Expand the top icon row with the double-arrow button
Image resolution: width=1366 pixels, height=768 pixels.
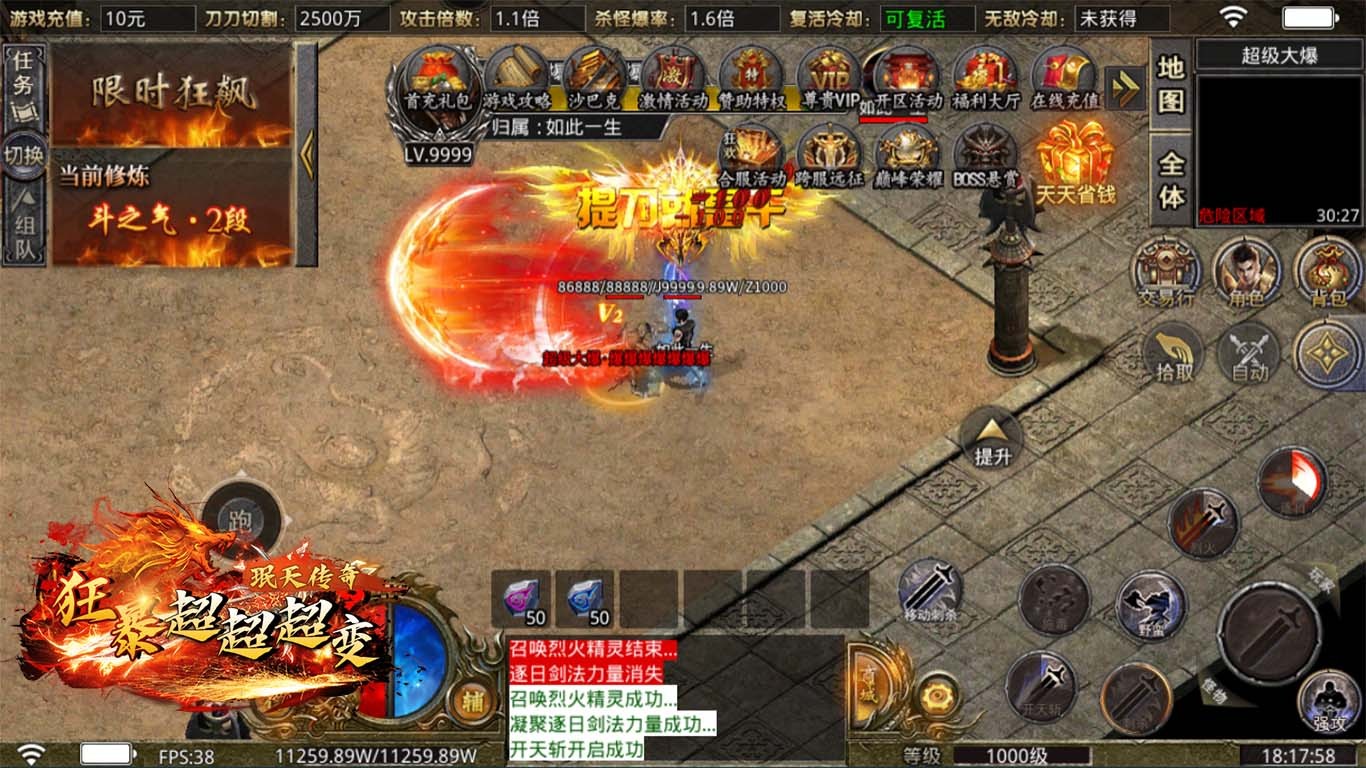coord(1126,89)
